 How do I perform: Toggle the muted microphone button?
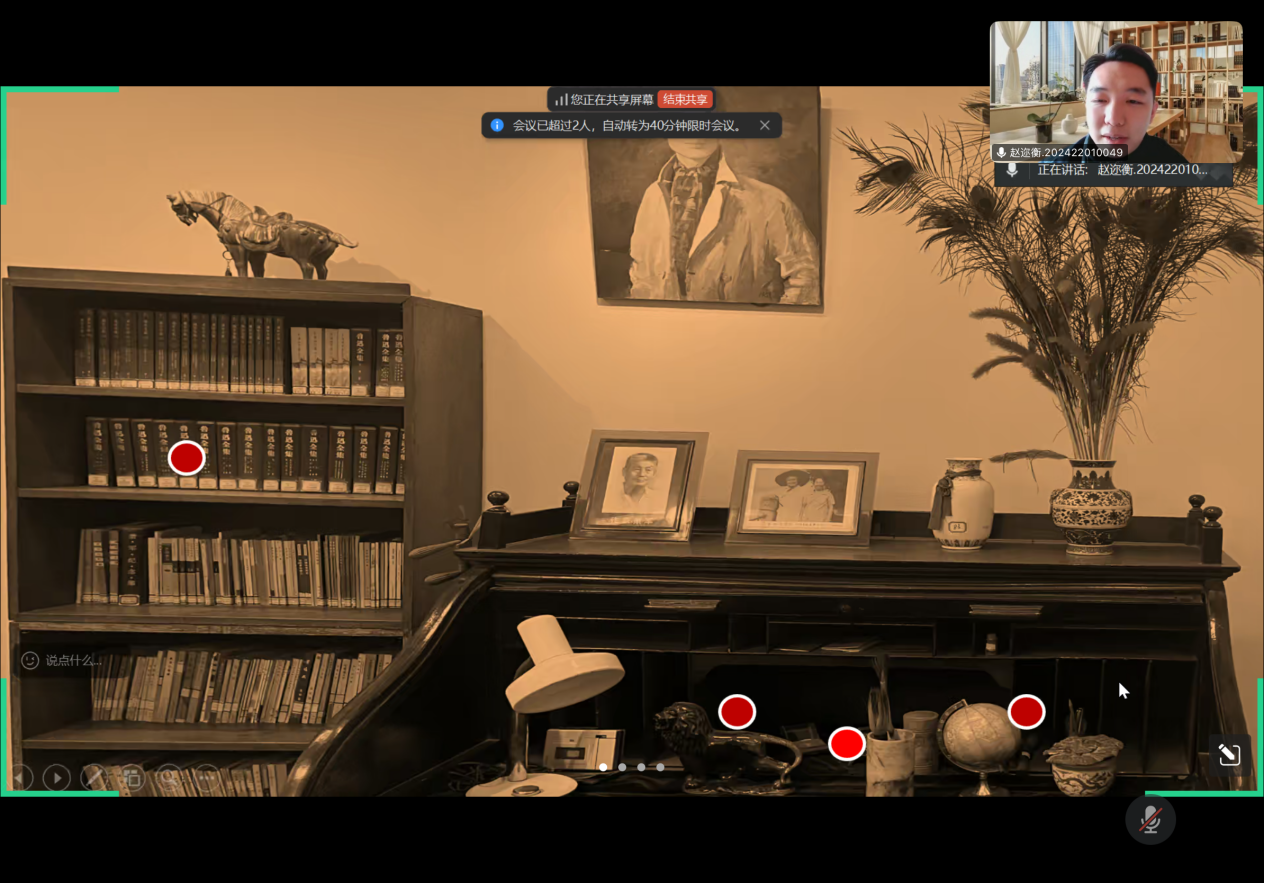point(1150,820)
